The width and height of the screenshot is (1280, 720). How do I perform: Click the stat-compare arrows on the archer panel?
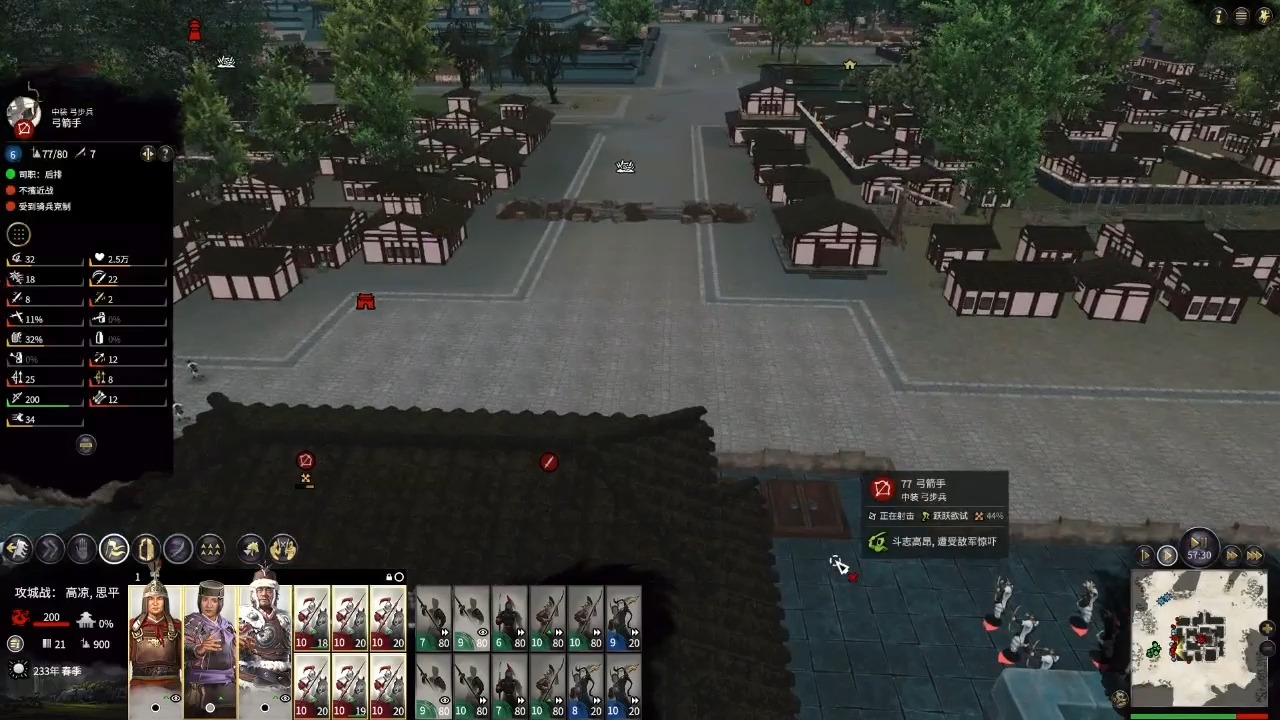pos(147,153)
